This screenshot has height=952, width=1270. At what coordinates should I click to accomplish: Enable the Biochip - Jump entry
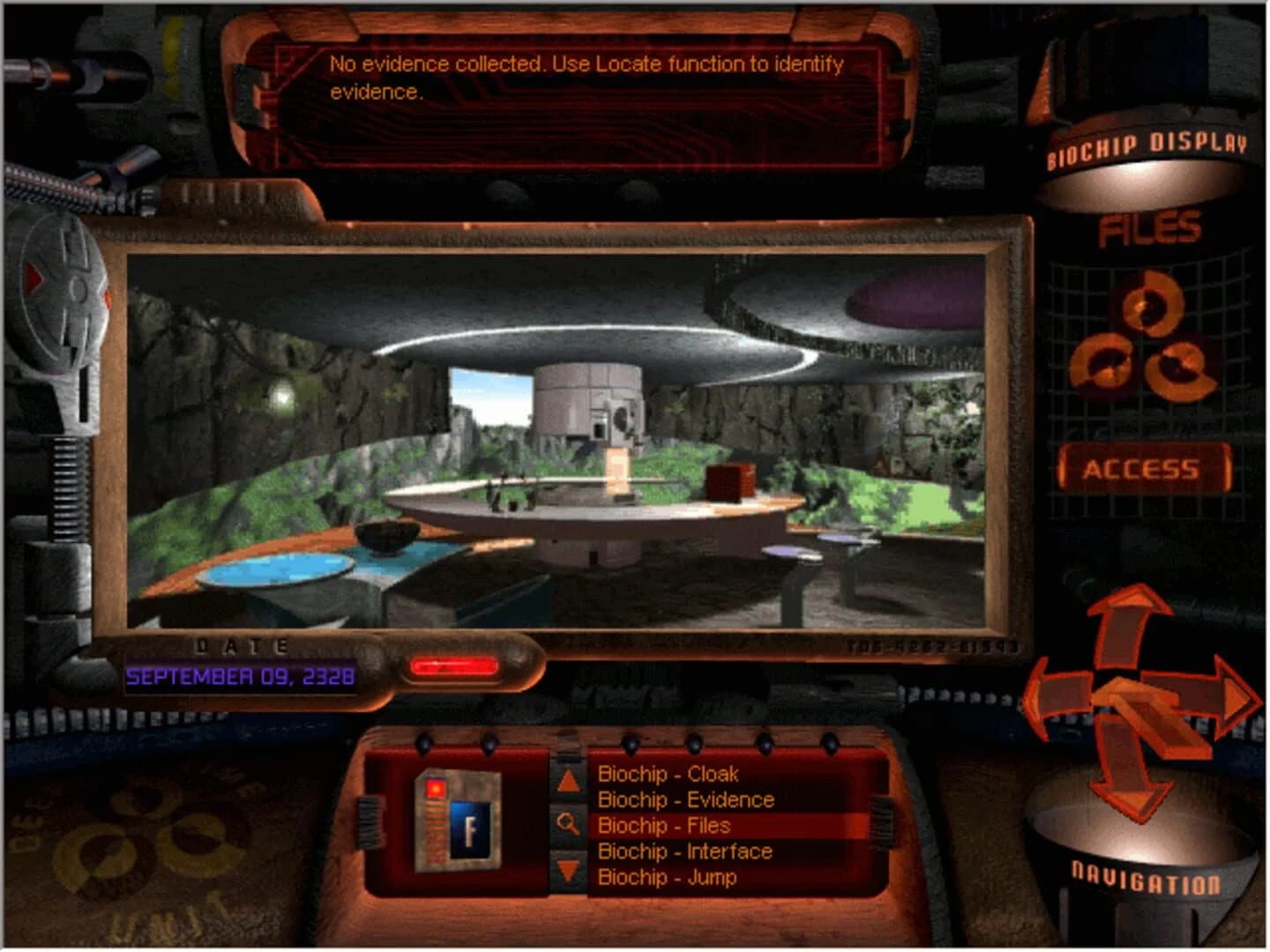pos(667,878)
